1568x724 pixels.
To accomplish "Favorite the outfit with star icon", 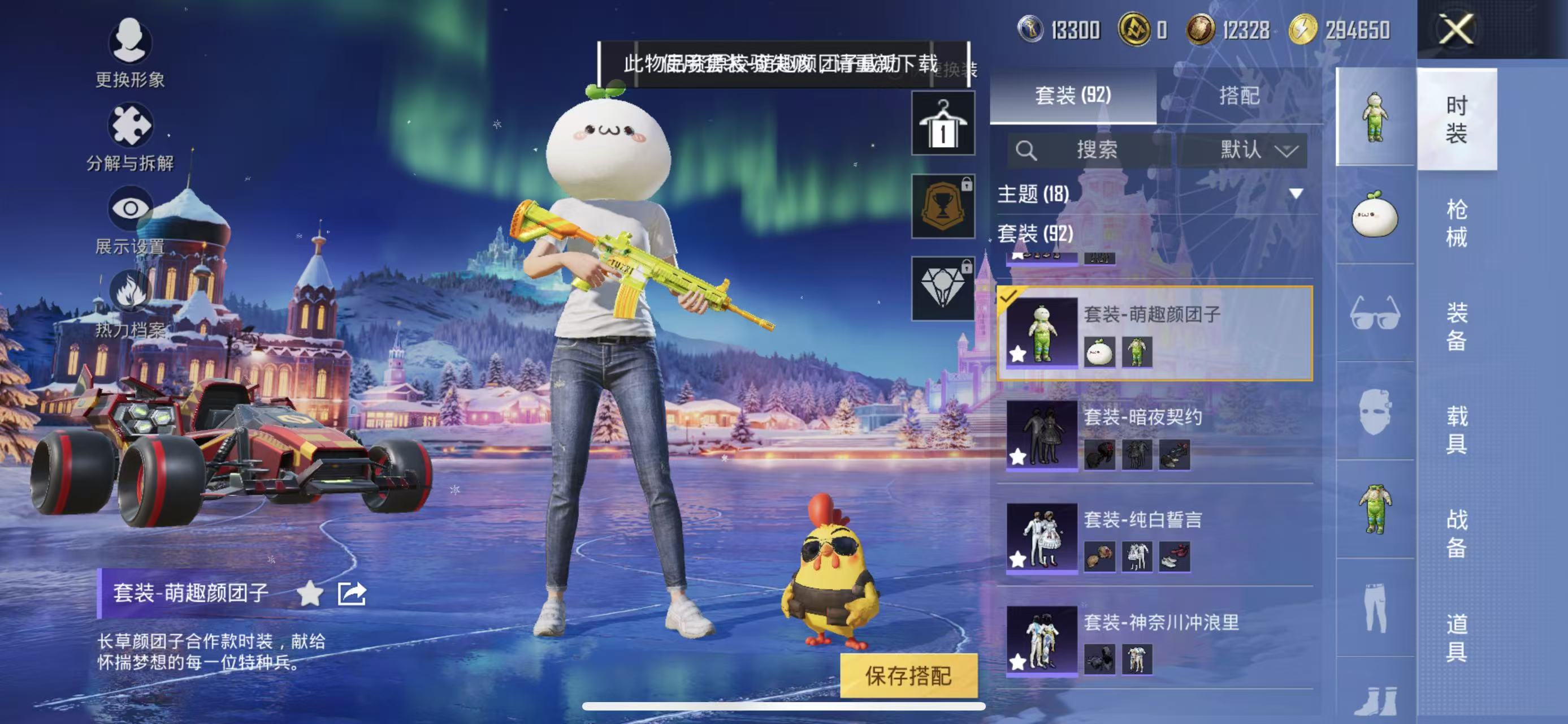I will point(310,593).
